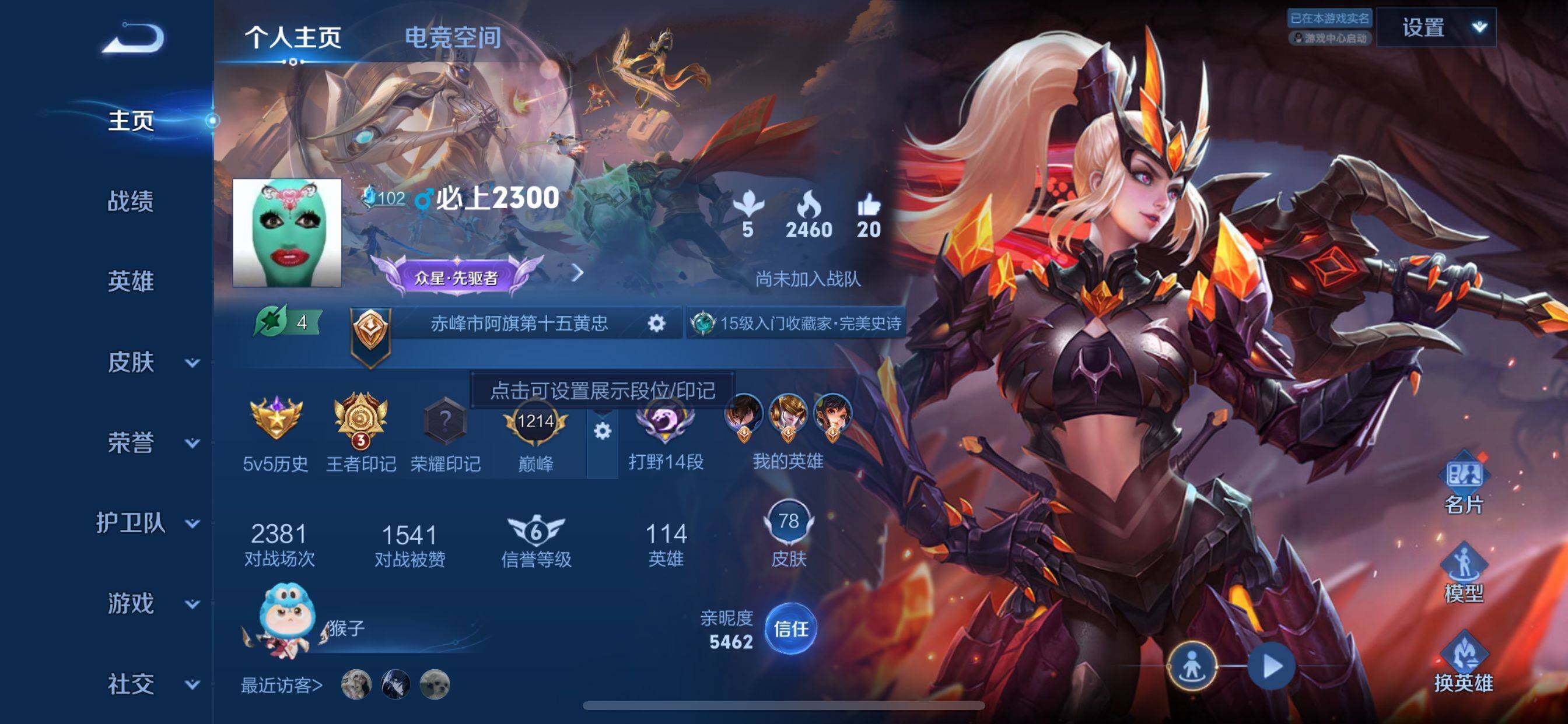Open the 设置 dropdown
This screenshot has height=724, width=1568.
click(1436, 28)
